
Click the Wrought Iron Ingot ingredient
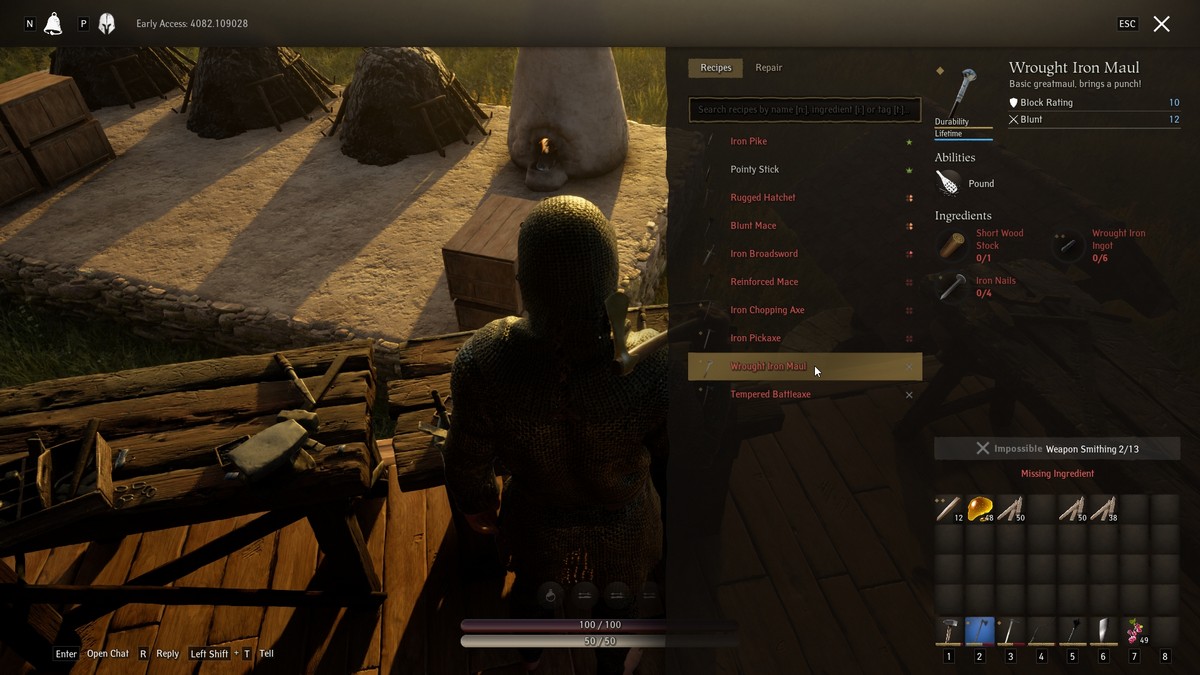[1070, 246]
